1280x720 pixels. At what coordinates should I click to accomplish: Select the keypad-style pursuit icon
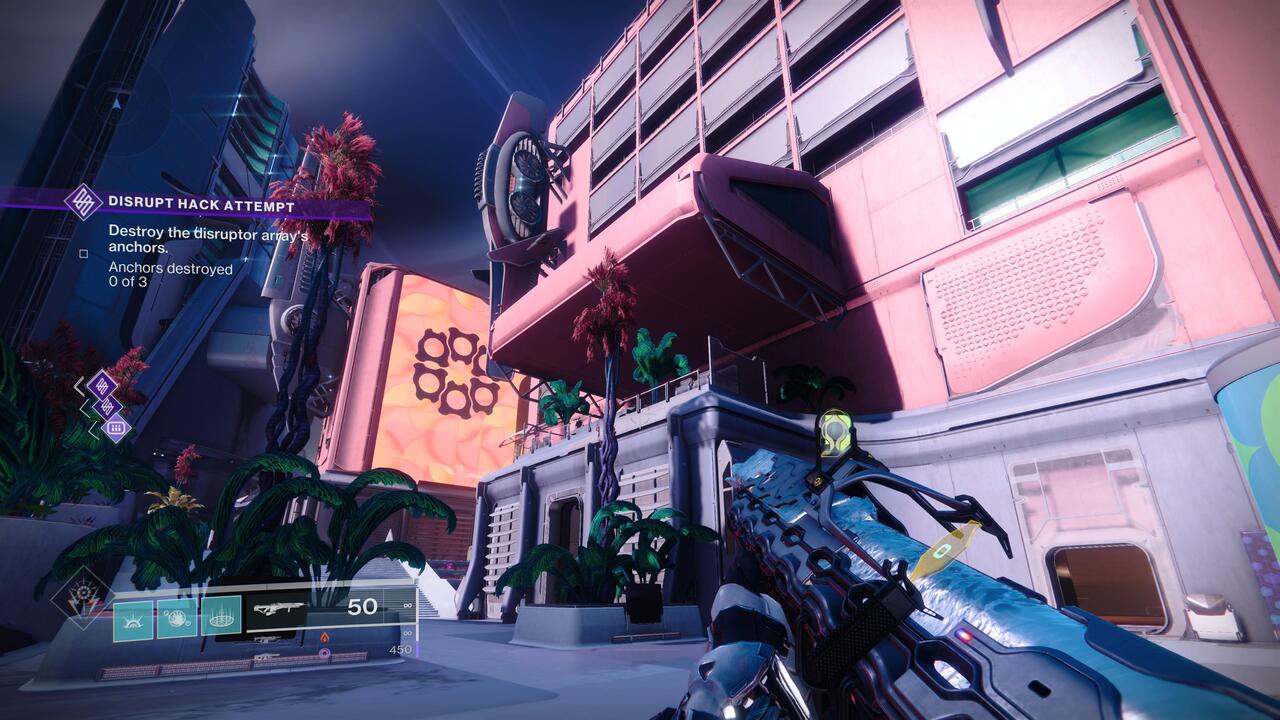114,426
